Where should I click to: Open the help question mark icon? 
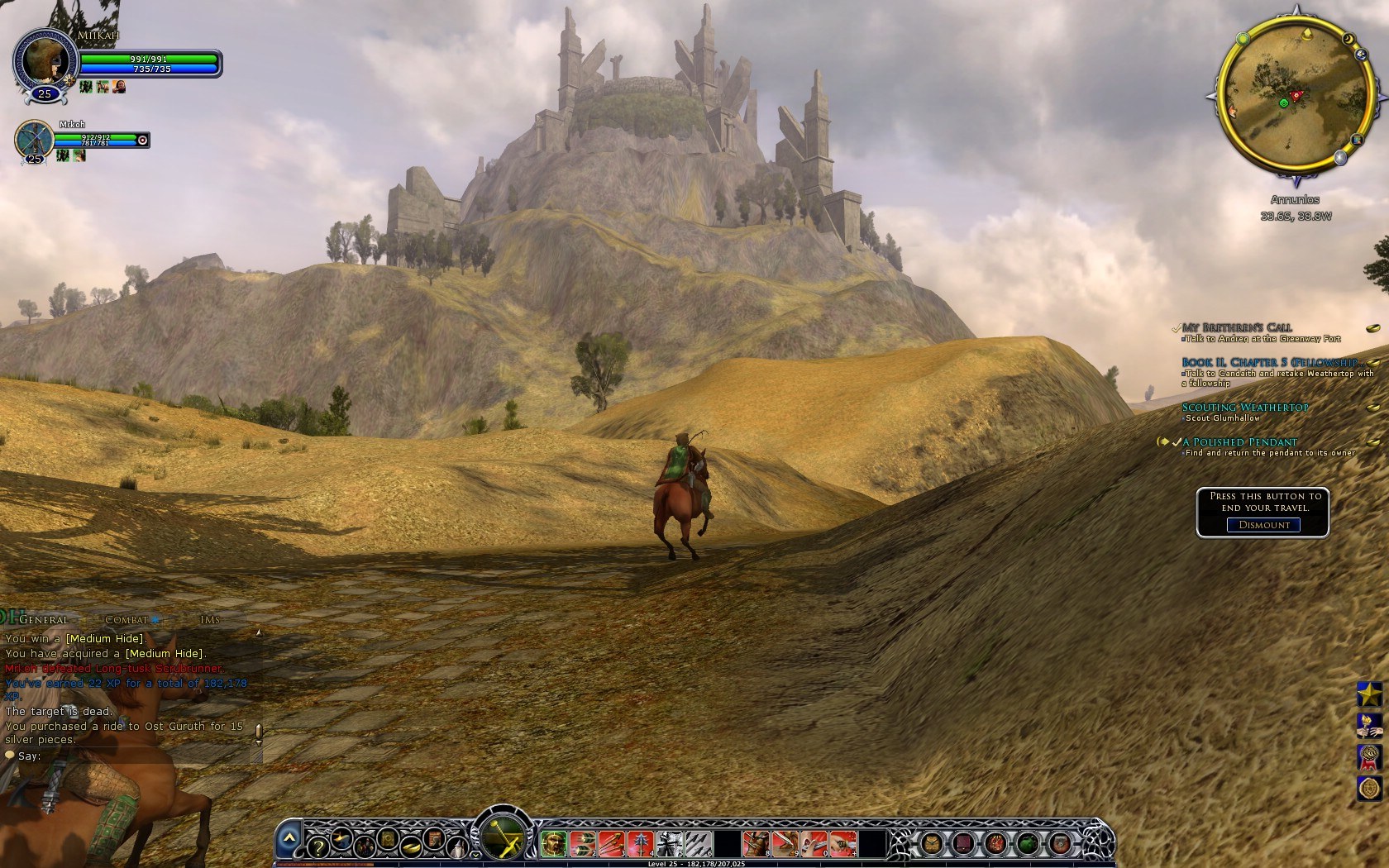click(x=318, y=845)
